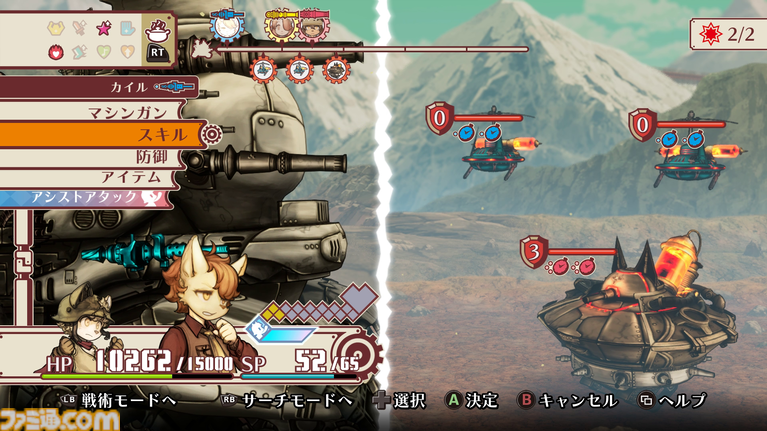Target the large horned saucer enemy marker

coord(532,251)
